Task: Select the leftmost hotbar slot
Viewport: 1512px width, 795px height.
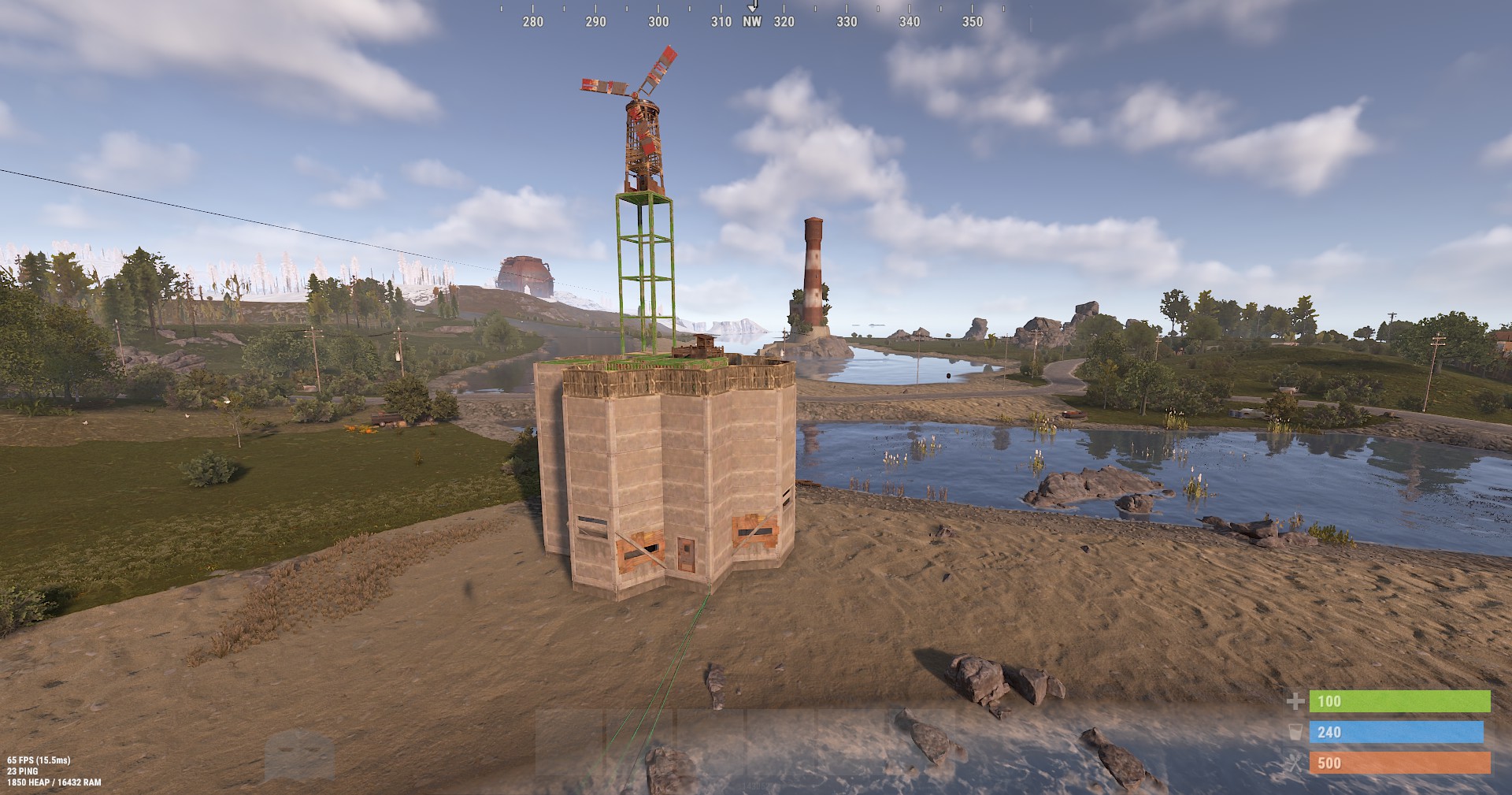Action: click(x=569, y=742)
